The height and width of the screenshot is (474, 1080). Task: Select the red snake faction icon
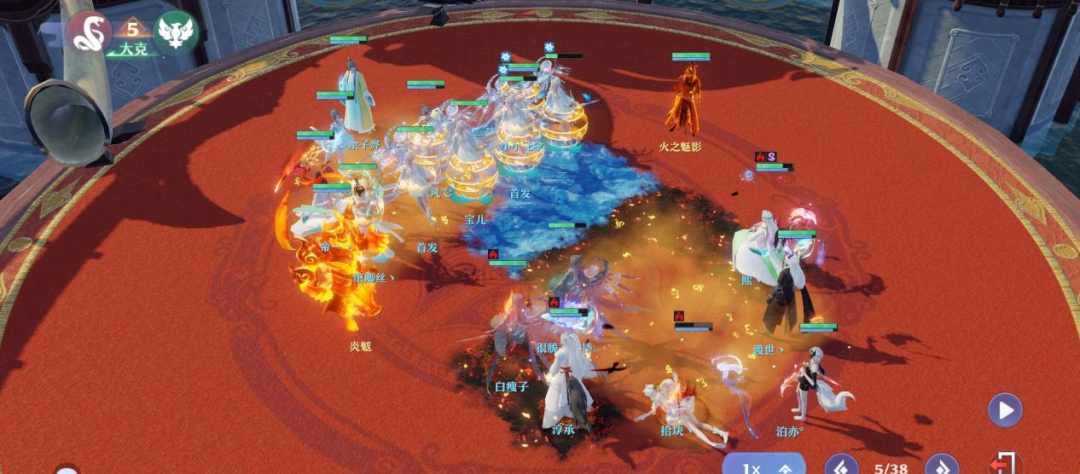pyautogui.click(x=89, y=32)
